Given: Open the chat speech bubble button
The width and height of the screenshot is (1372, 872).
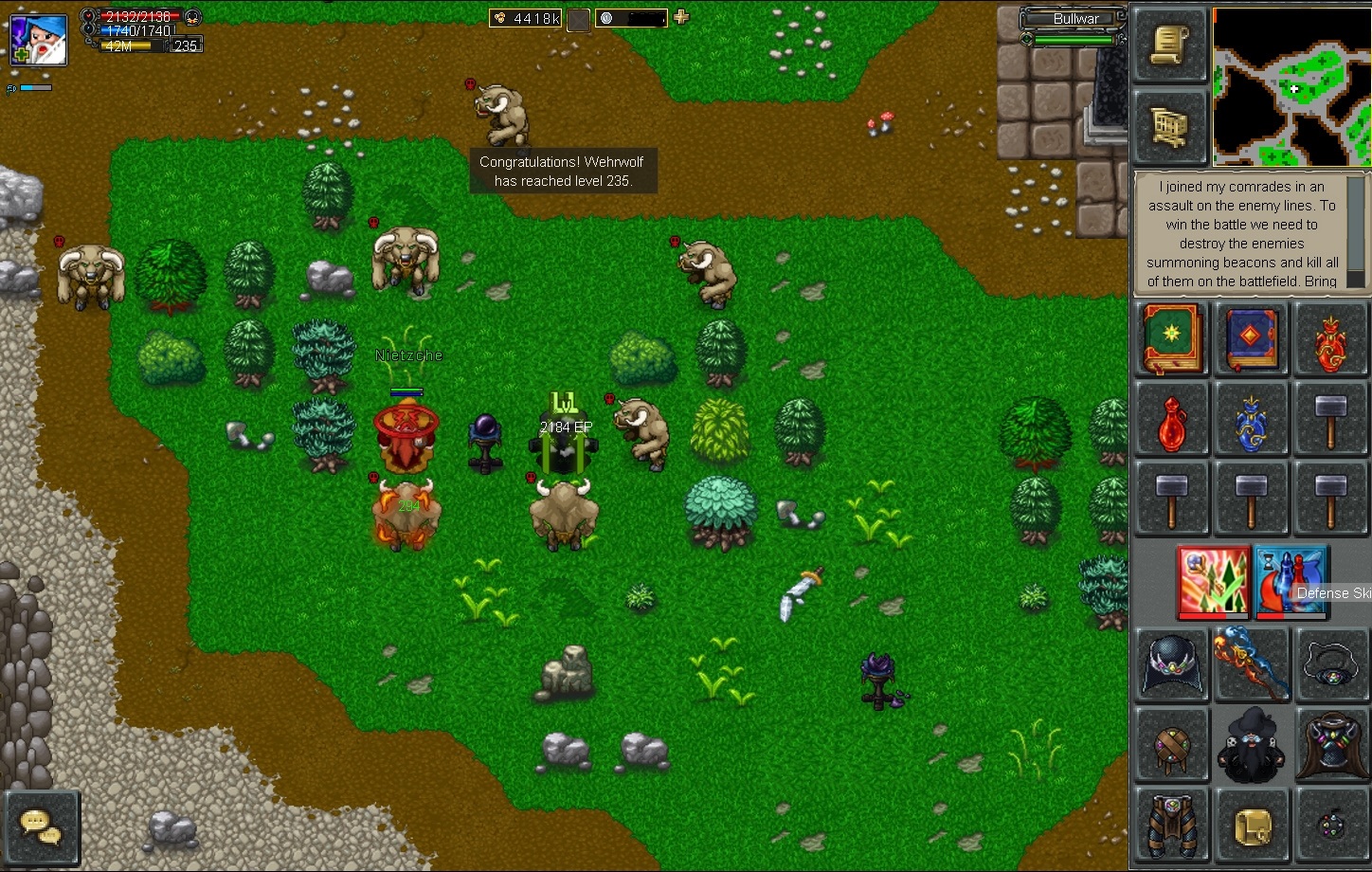Looking at the screenshot, I should point(42,827).
